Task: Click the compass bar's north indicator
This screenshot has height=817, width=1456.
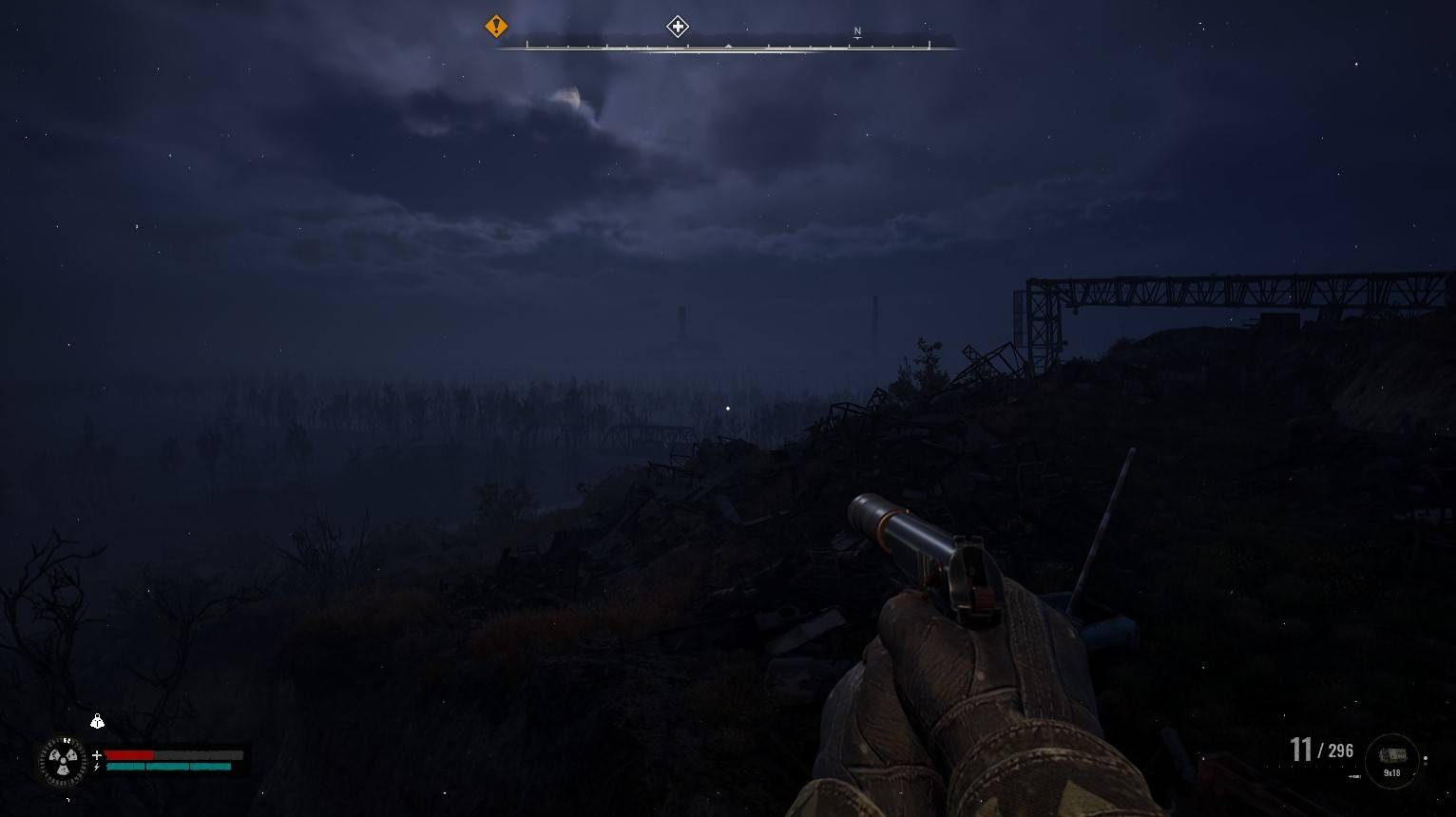Action: pyautogui.click(x=857, y=32)
